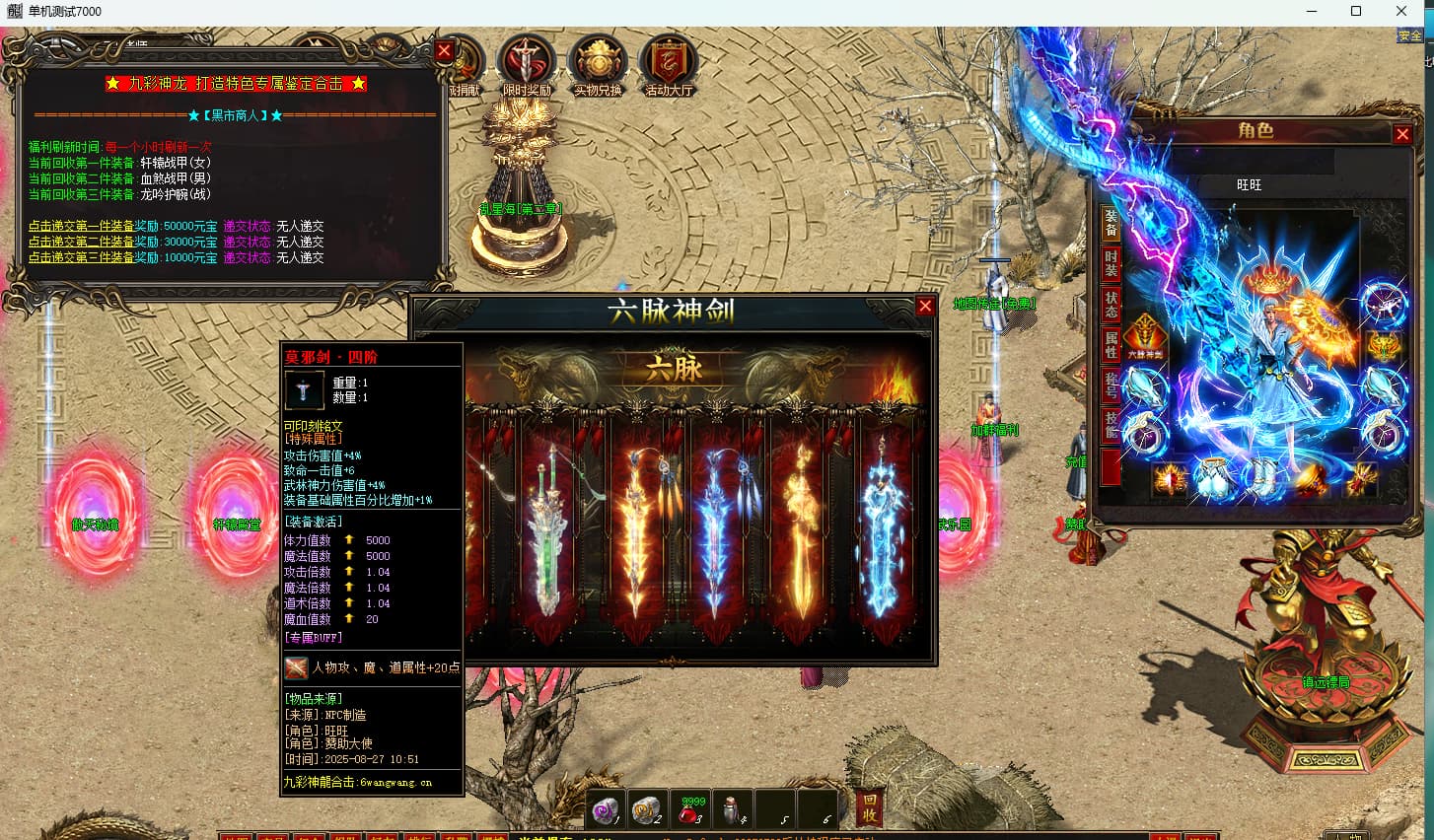Select the 装备 equipment tab
The image size is (1434, 840).
[1111, 223]
